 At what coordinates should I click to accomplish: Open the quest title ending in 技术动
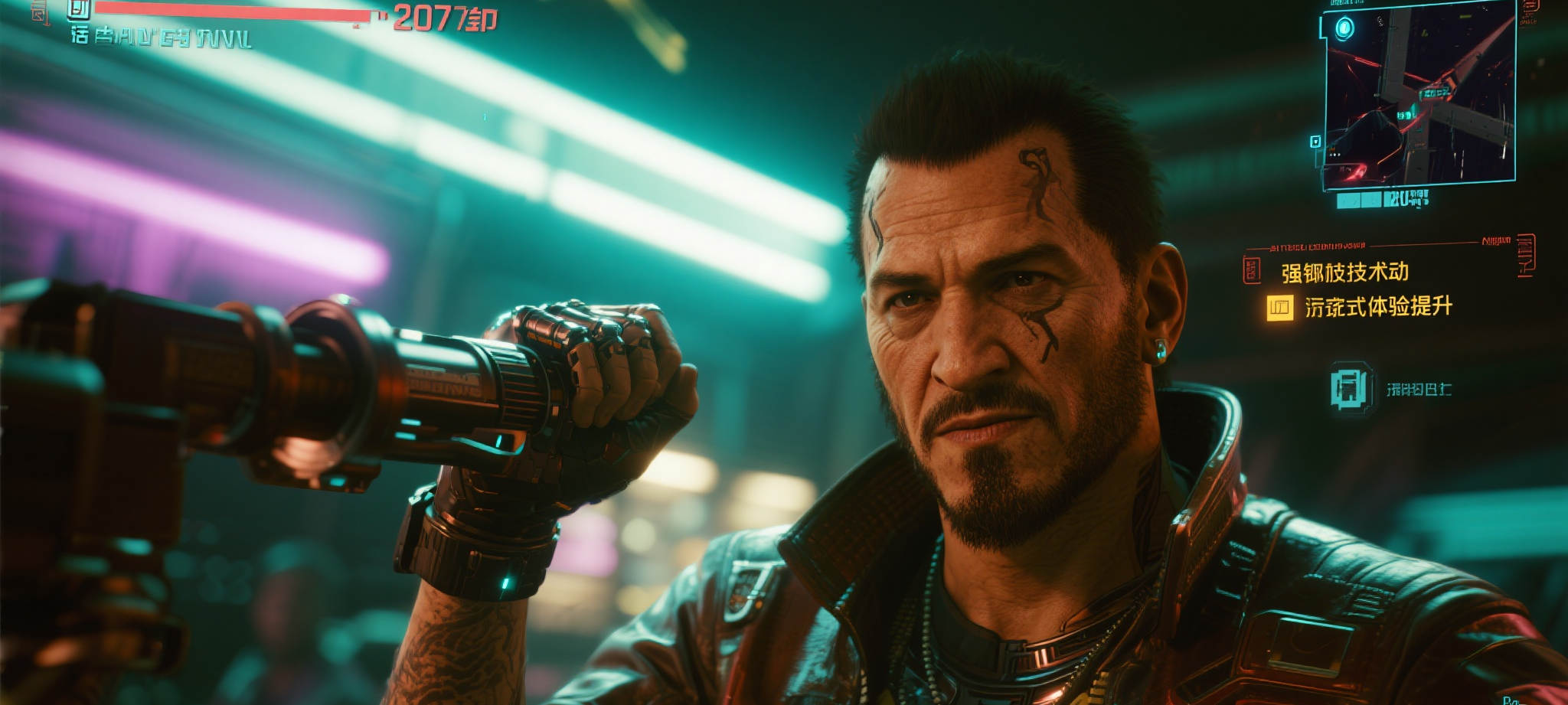point(1344,273)
